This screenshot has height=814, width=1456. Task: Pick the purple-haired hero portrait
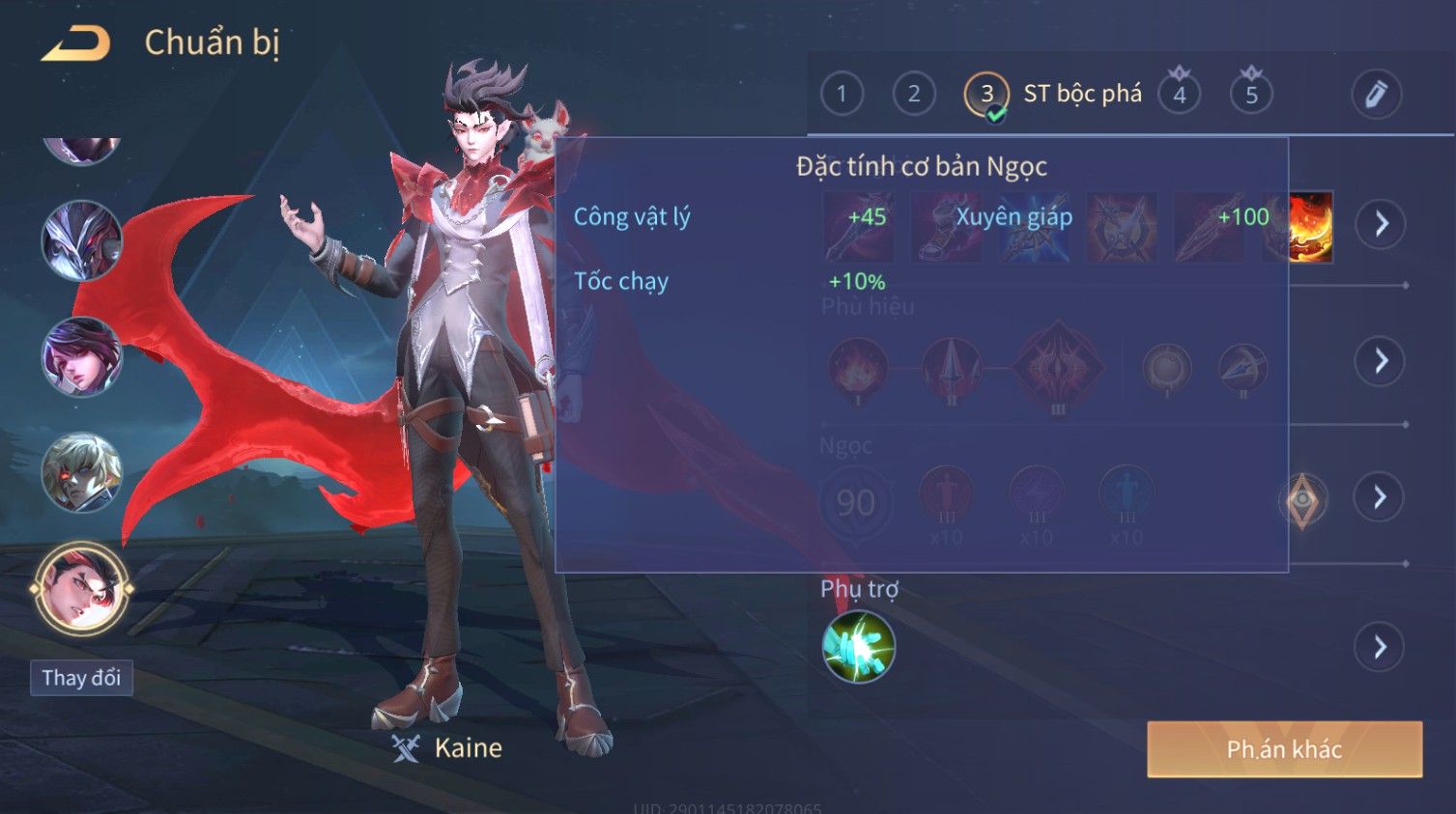(x=82, y=356)
